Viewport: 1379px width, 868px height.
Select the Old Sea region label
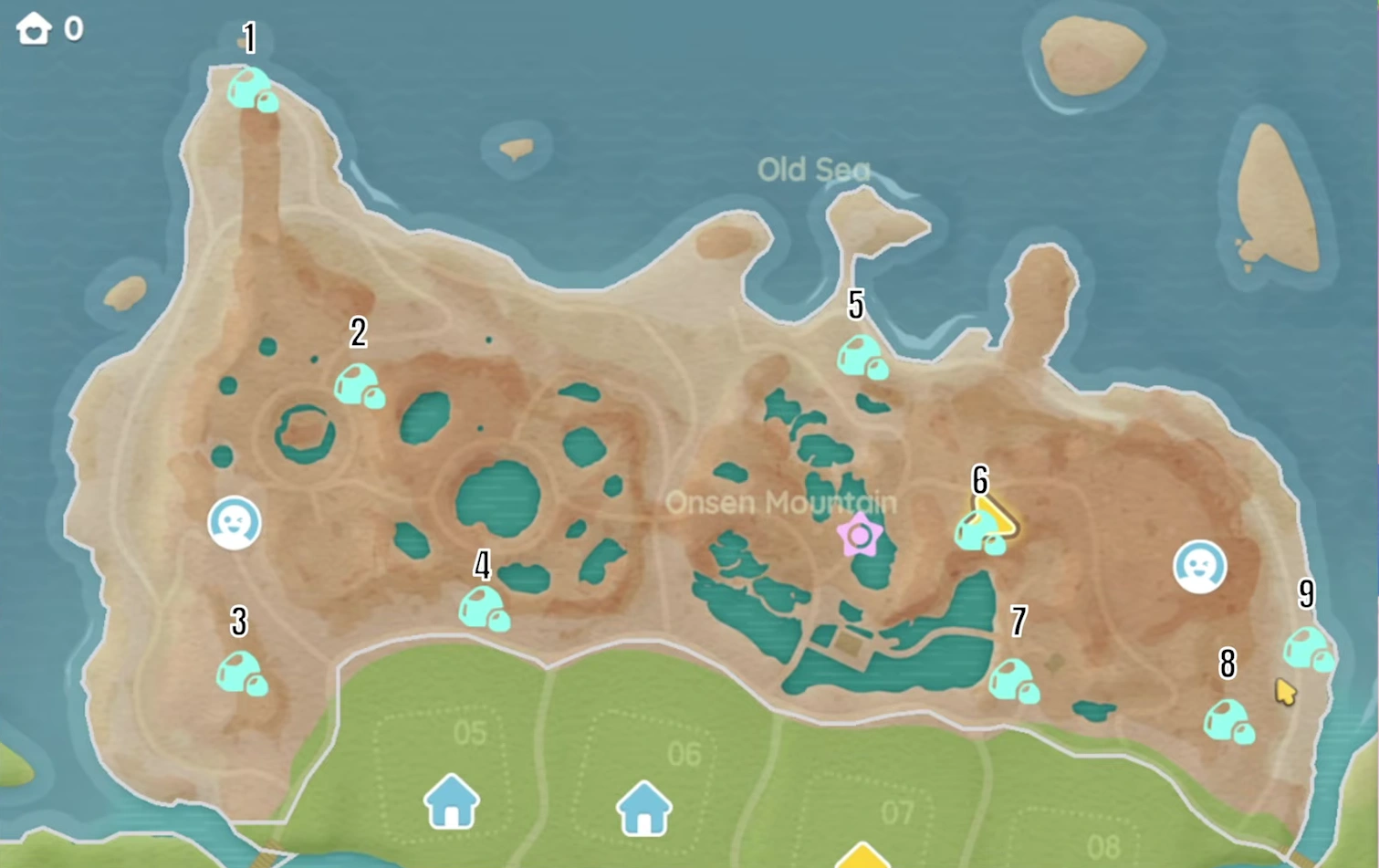[815, 170]
